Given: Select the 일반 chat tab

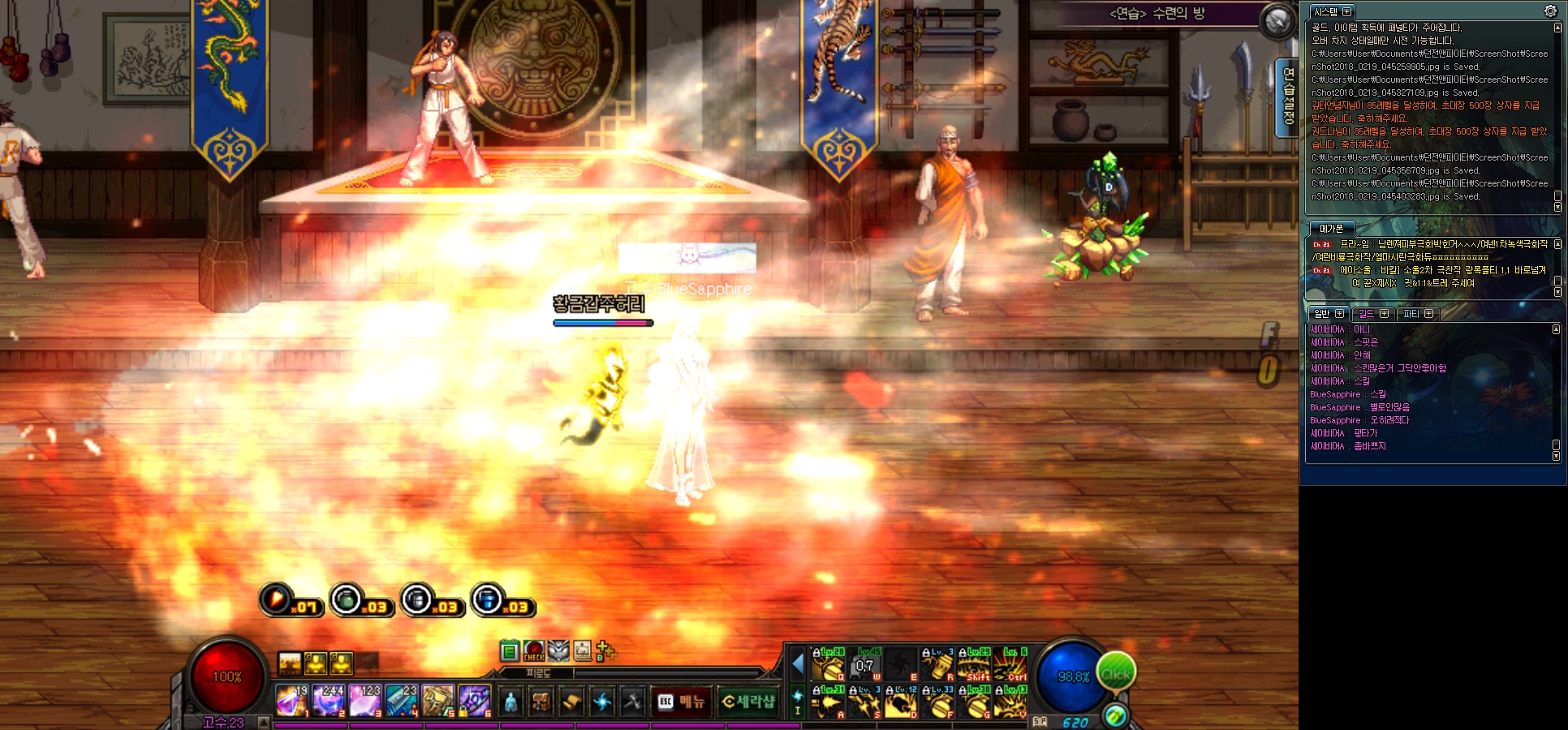Looking at the screenshot, I should pos(1329,314).
